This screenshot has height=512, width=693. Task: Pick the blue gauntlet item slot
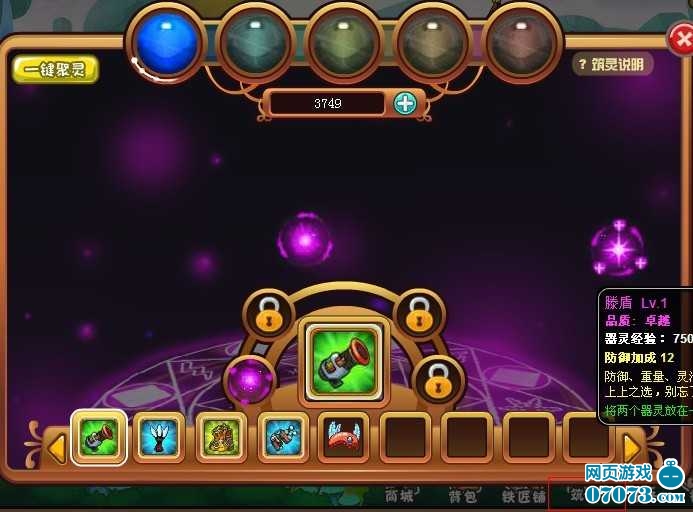click(x=283, y=438)
